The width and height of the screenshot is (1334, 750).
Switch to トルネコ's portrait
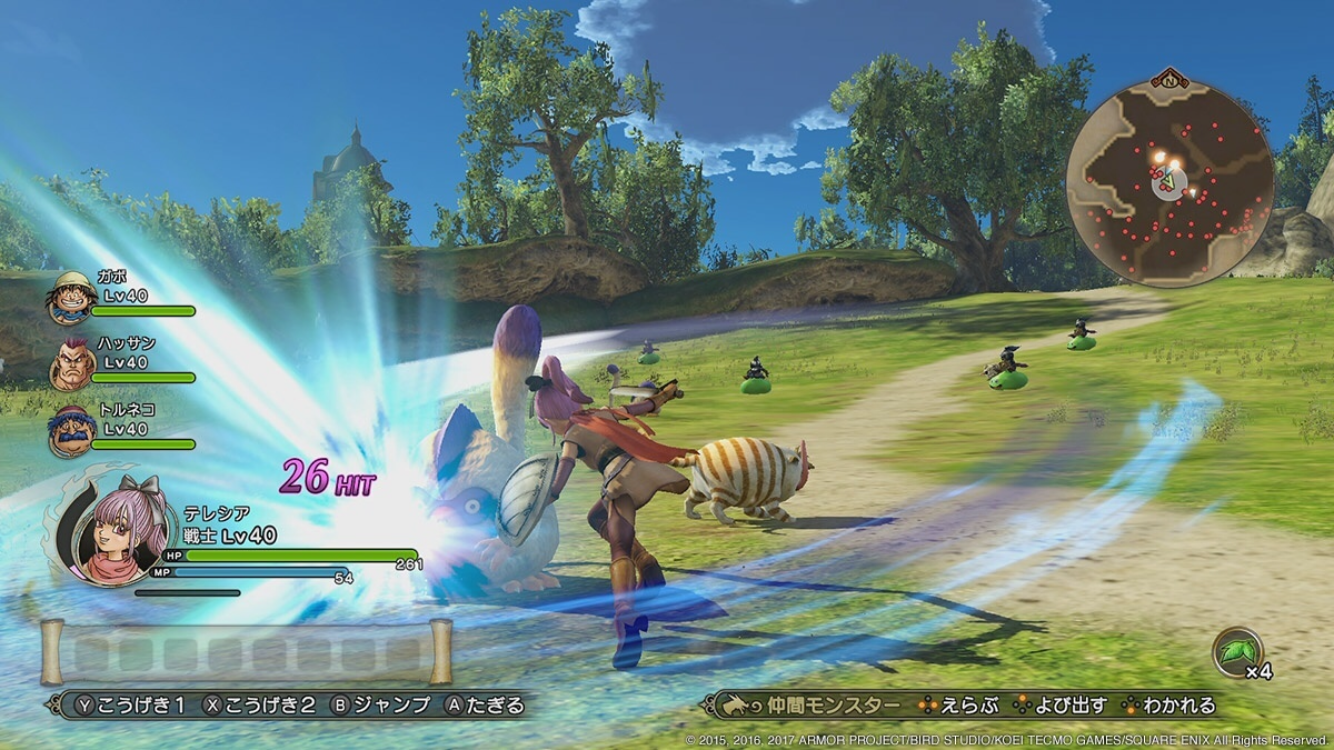tap(69, 431)
